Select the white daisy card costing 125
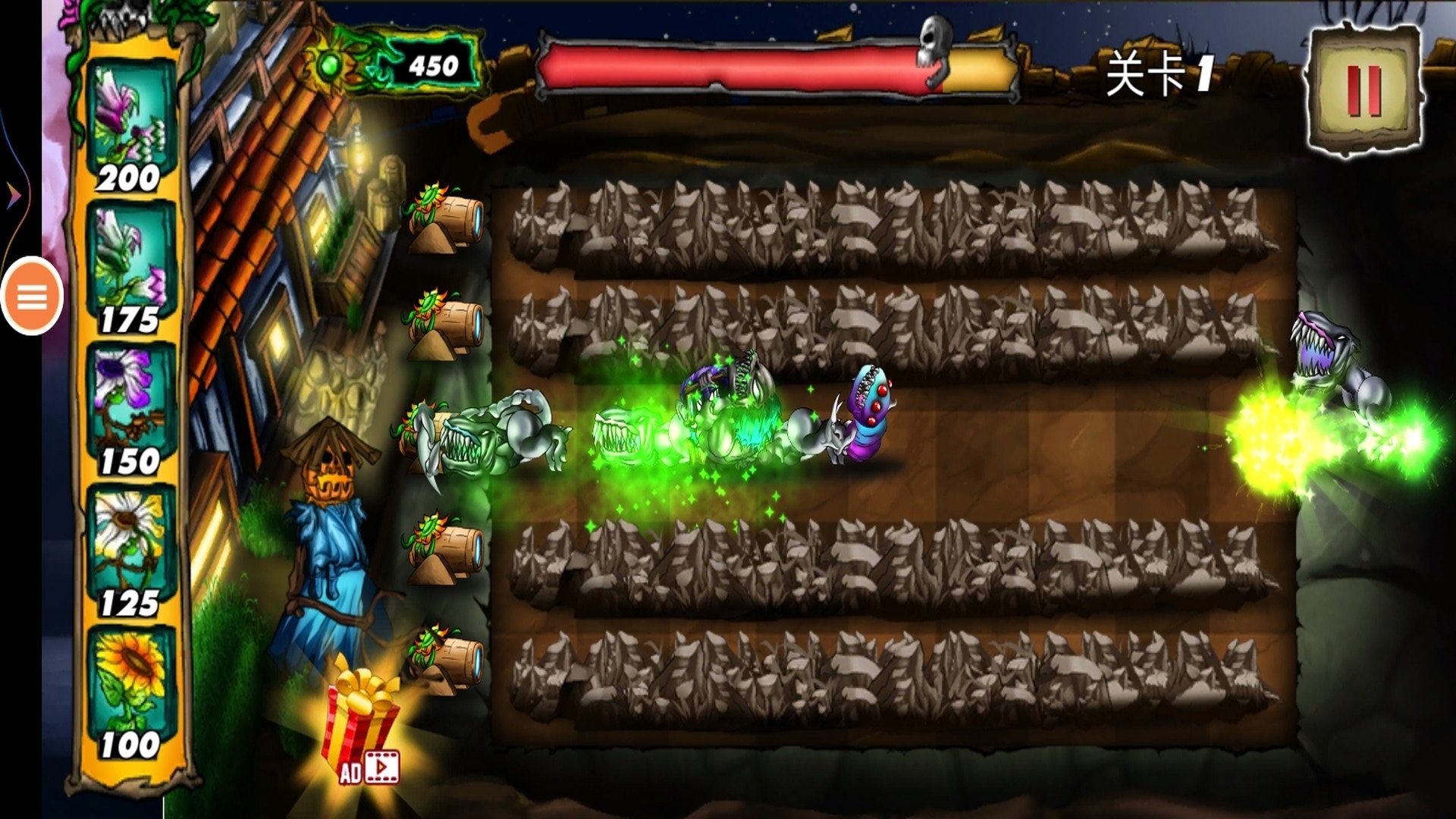Screen dimensions: 1456x819 130,551
